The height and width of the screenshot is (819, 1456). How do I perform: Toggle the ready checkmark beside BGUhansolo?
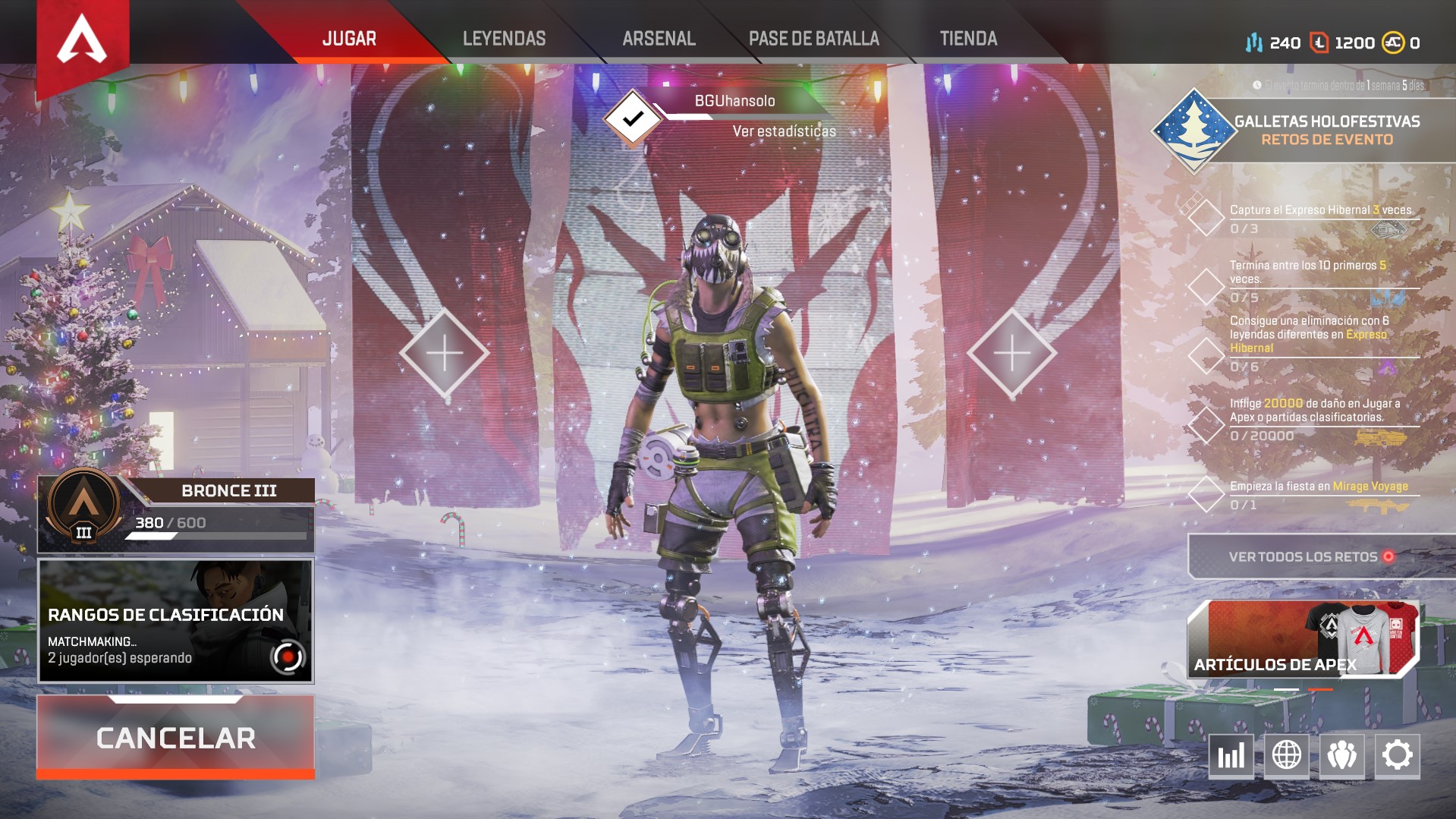(x=631, y=118)
